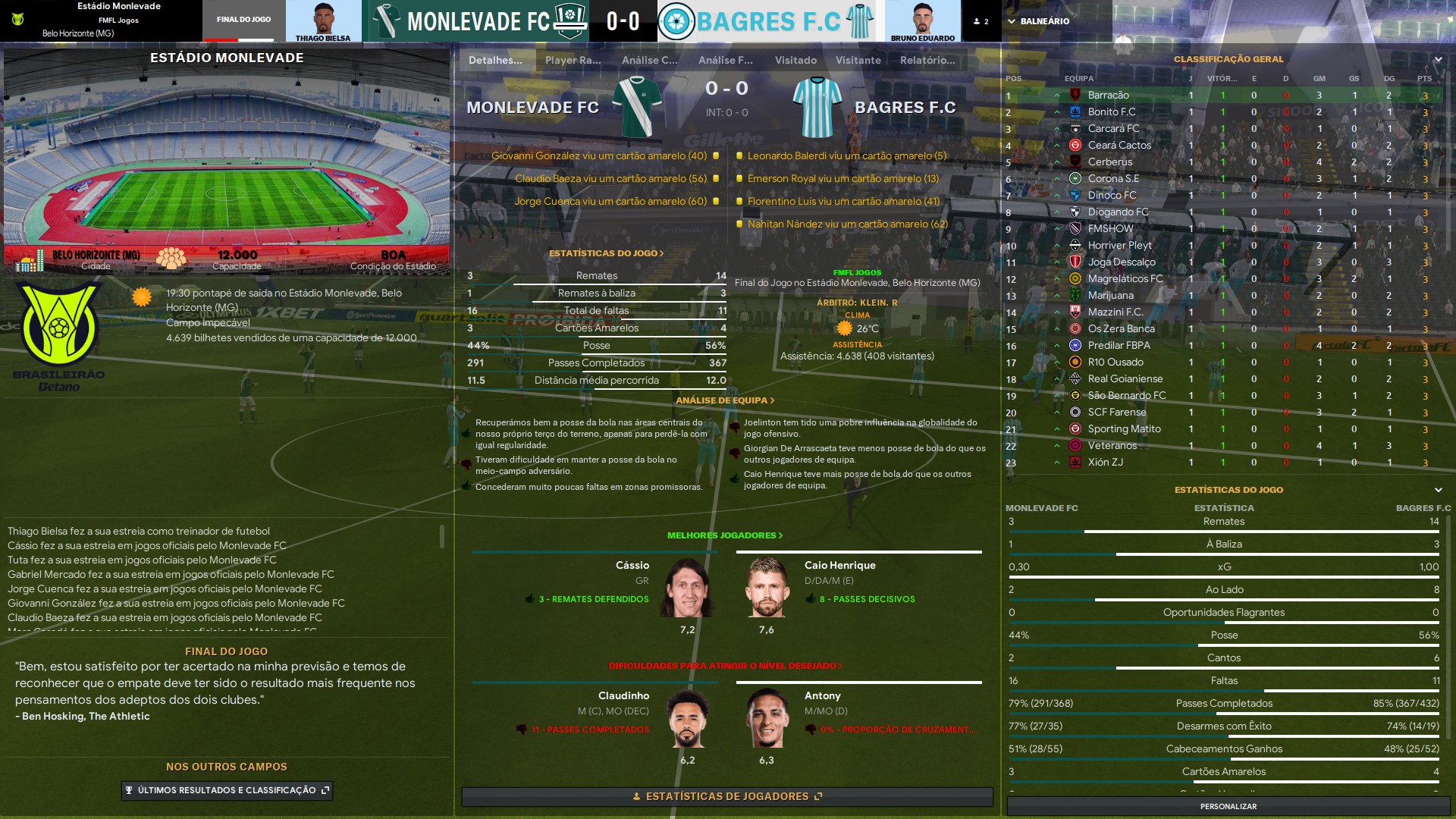1456x819 pixels.
Task: Open the Estatísticas do Jogo link
Action: [606, 253]
